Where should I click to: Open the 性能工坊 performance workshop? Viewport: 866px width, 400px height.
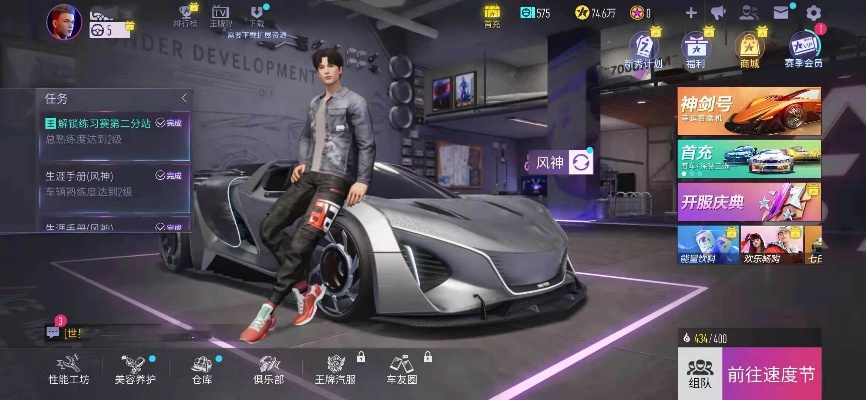click(68, 368)
